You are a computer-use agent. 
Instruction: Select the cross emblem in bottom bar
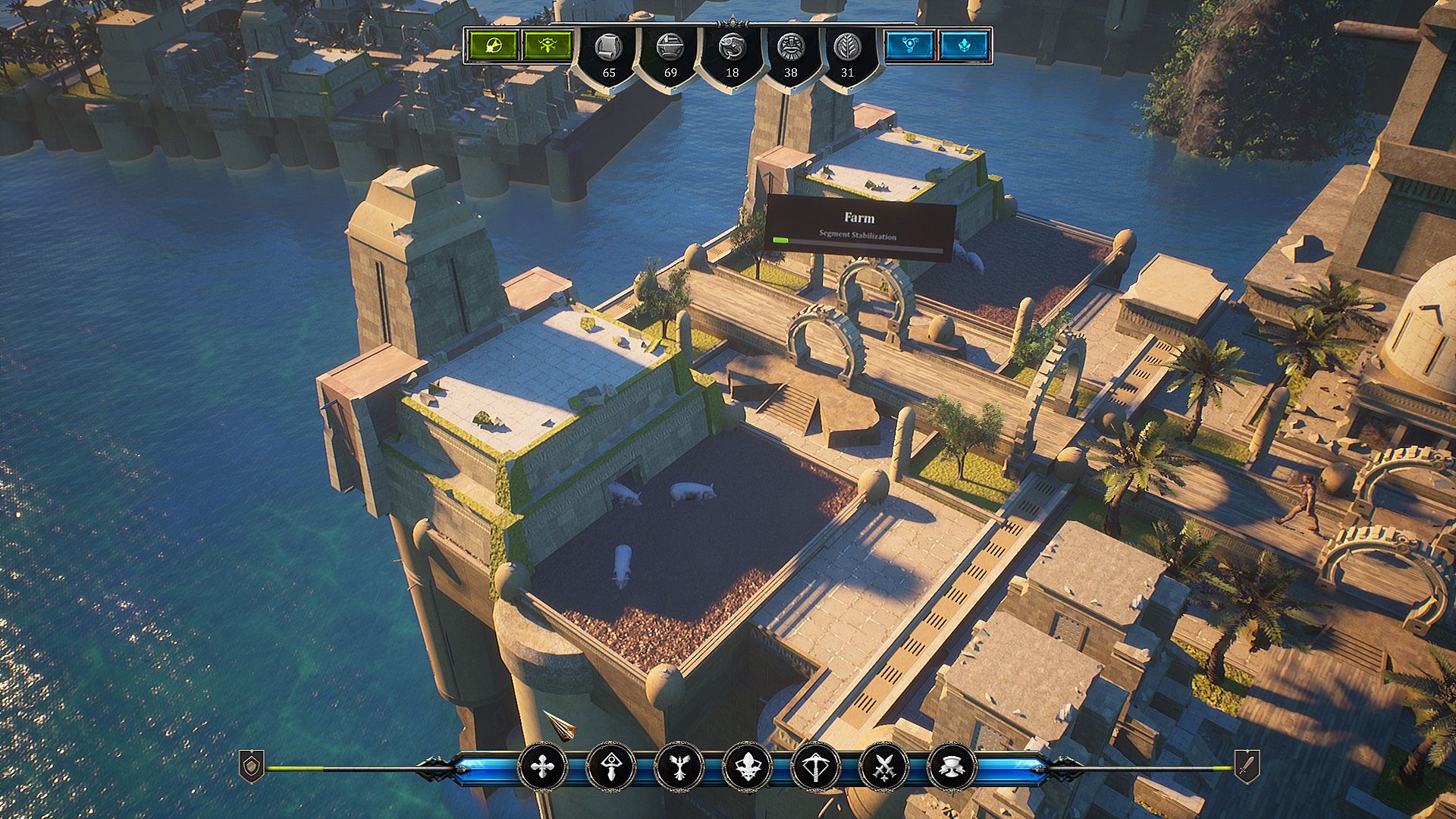[542, 767]
